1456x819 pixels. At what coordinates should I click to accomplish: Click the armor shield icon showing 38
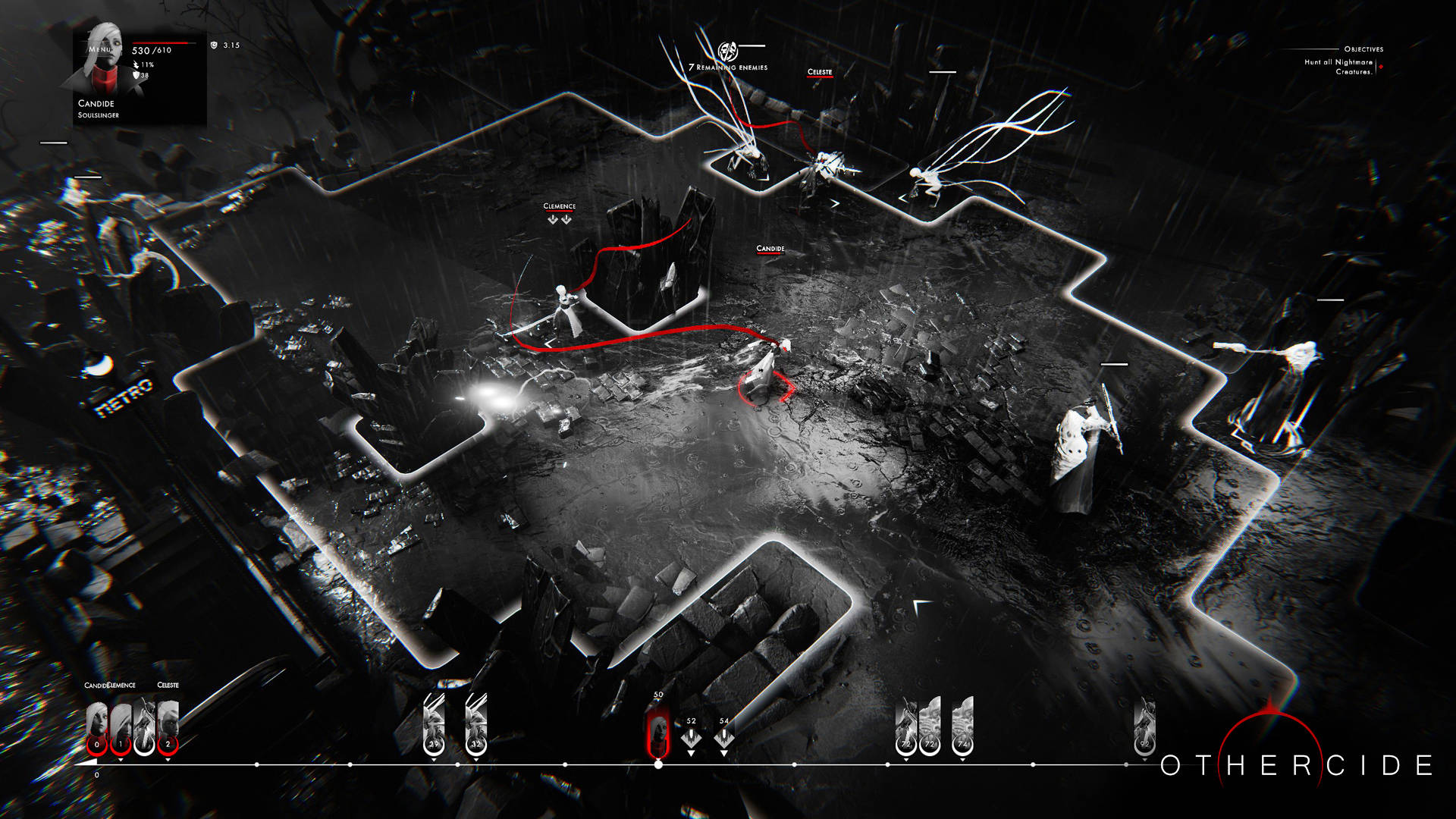point(137,76)
